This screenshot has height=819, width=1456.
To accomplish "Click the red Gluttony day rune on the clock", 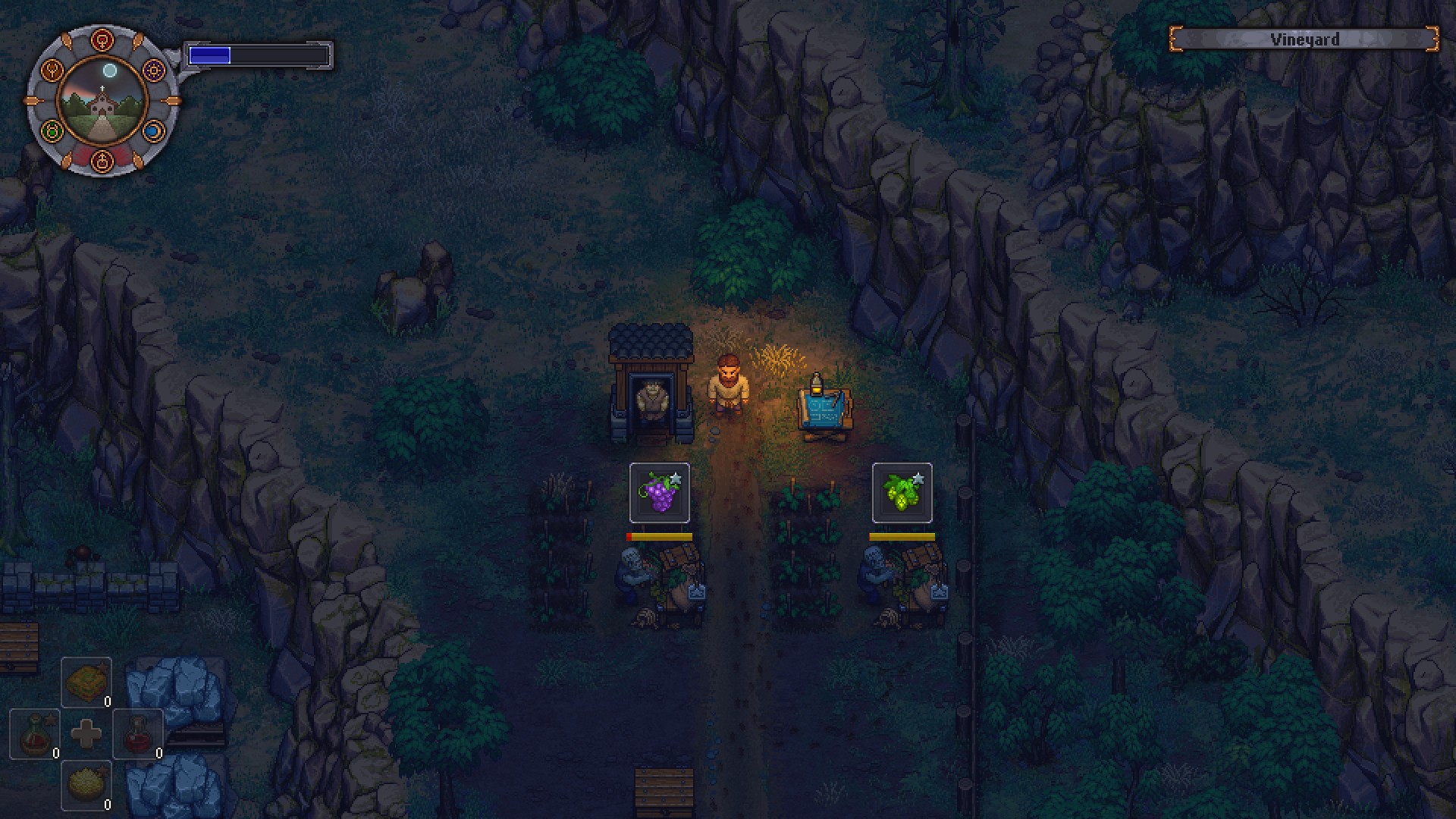I will 102,39.
